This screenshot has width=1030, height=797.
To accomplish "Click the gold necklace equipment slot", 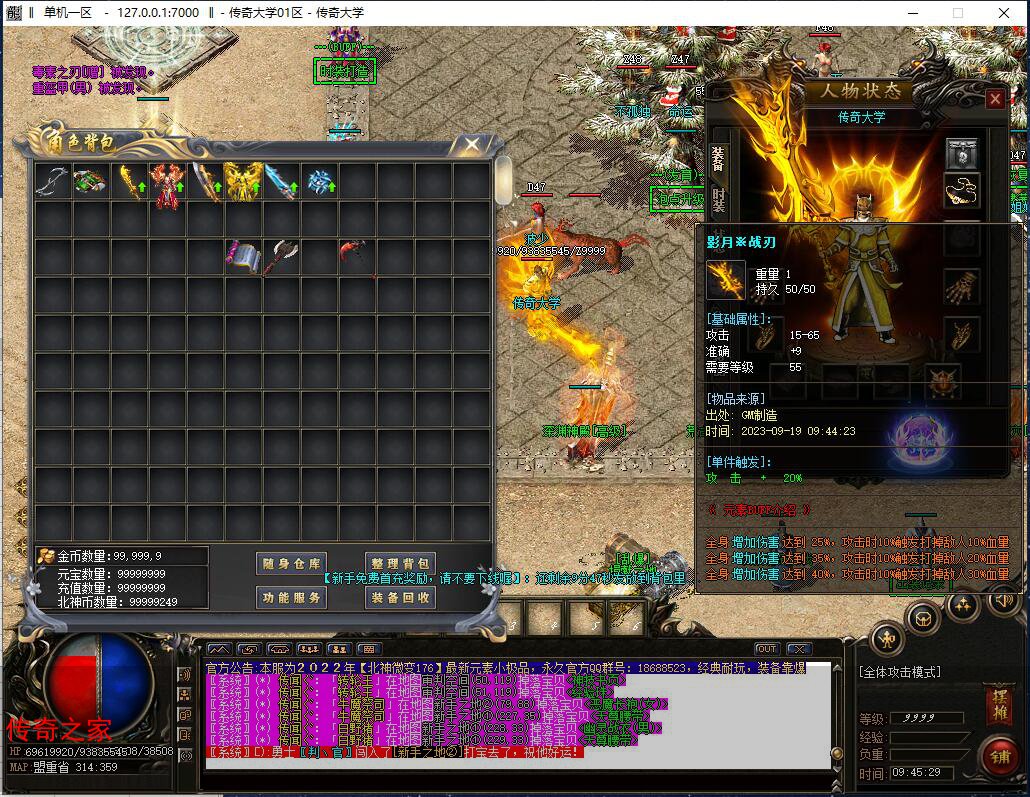I will click(x=962, y=189).
